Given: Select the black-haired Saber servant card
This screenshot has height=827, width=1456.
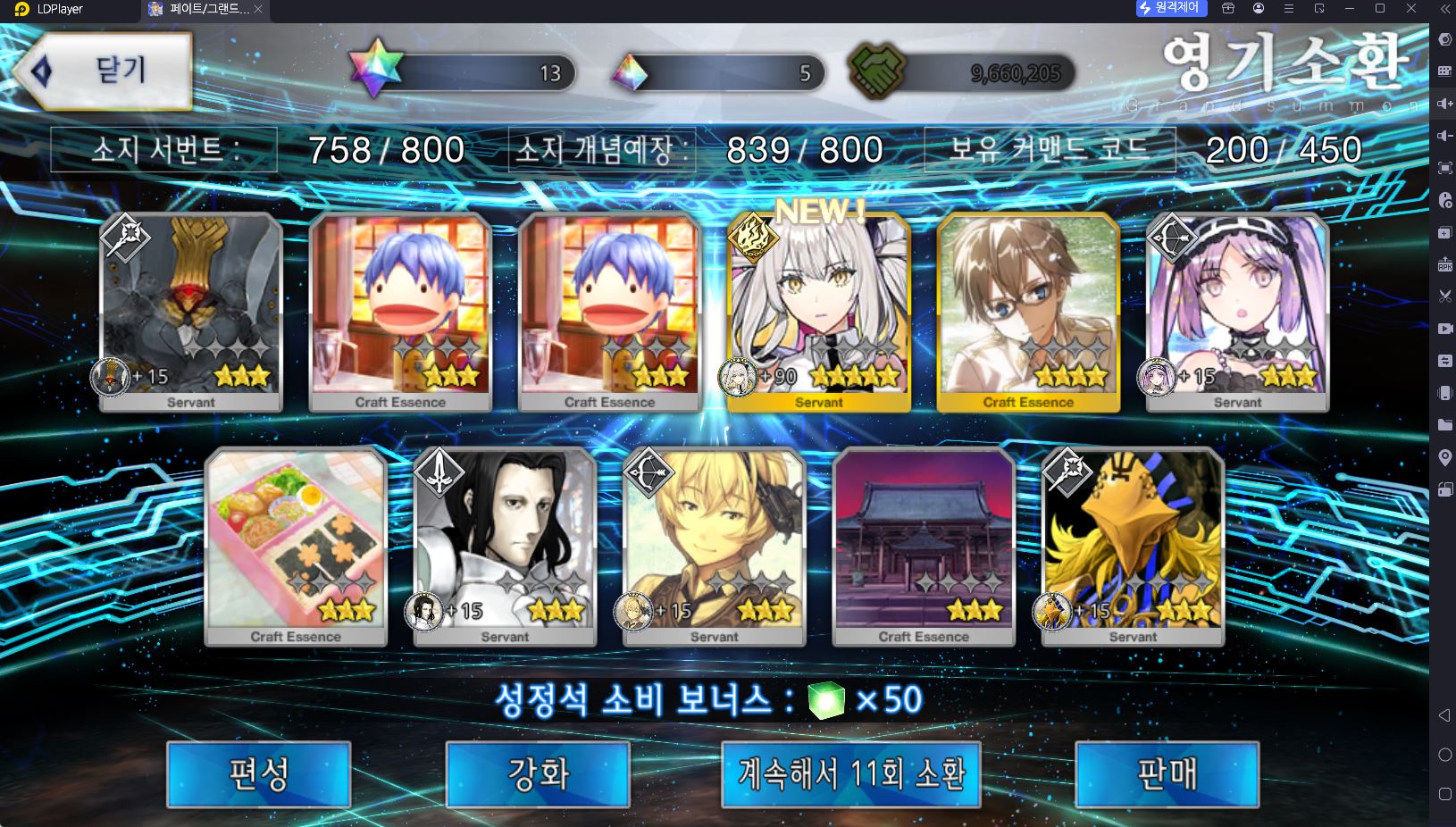Looking at the screenshot, I should tap(505, 547).
